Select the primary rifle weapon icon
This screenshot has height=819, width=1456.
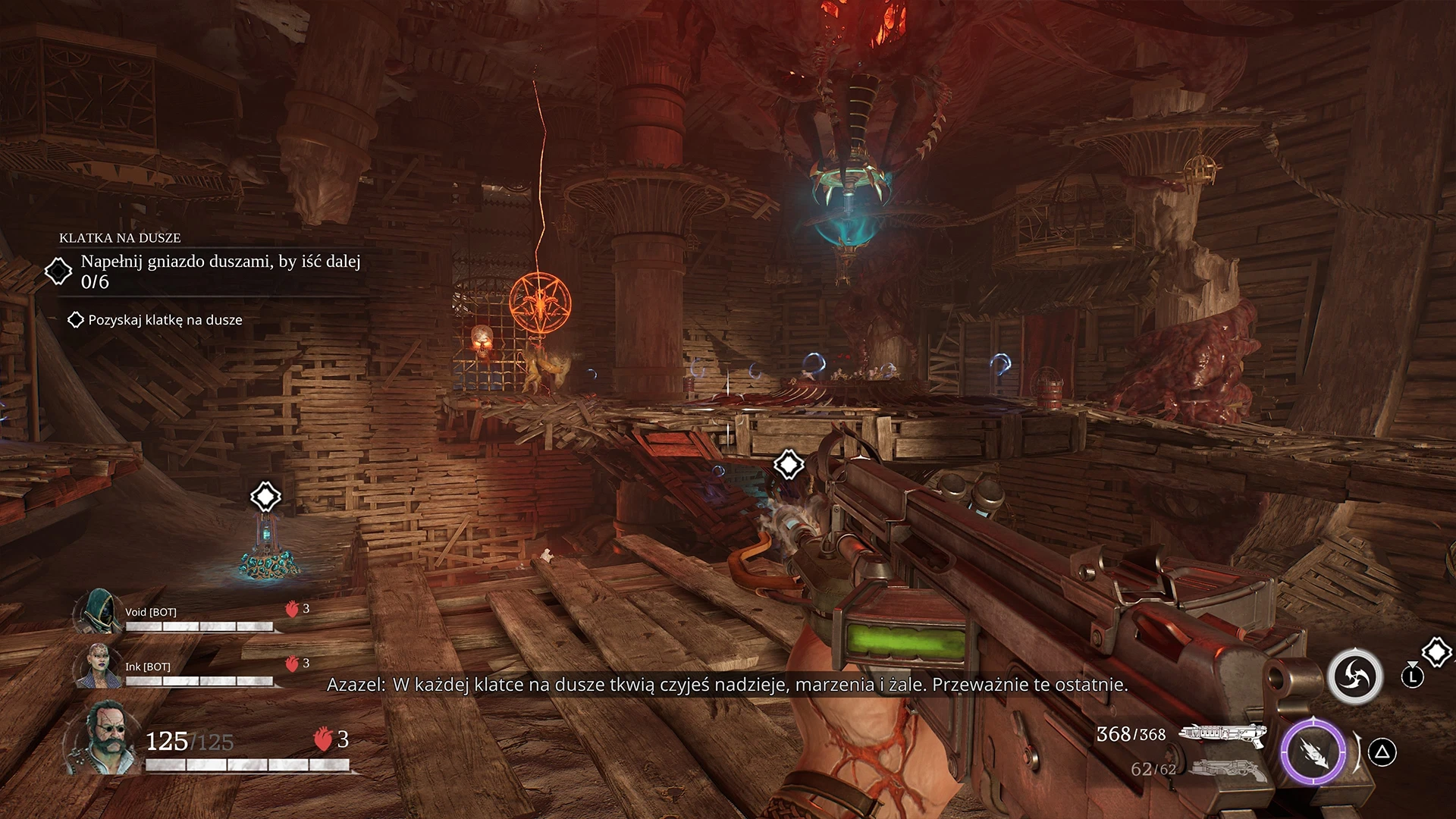[1222, 734]
